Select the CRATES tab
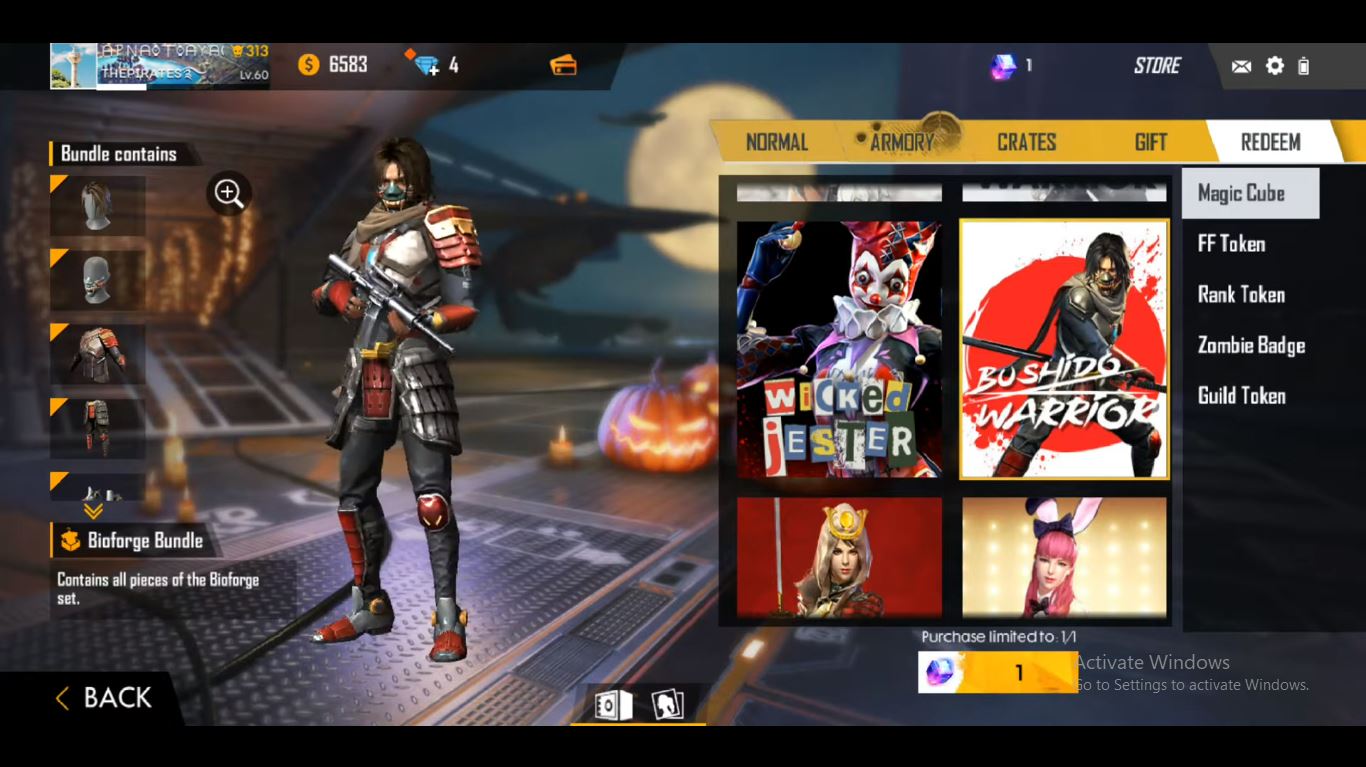The image size is (1366, 767). tap(1026, 142)
